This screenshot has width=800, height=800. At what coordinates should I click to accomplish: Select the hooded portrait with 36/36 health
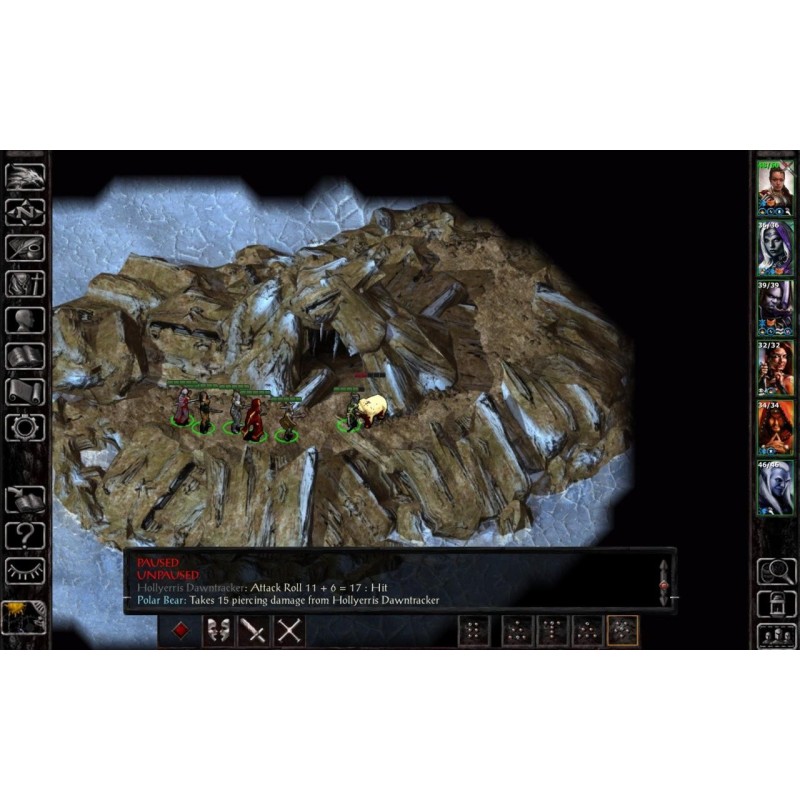775,247
